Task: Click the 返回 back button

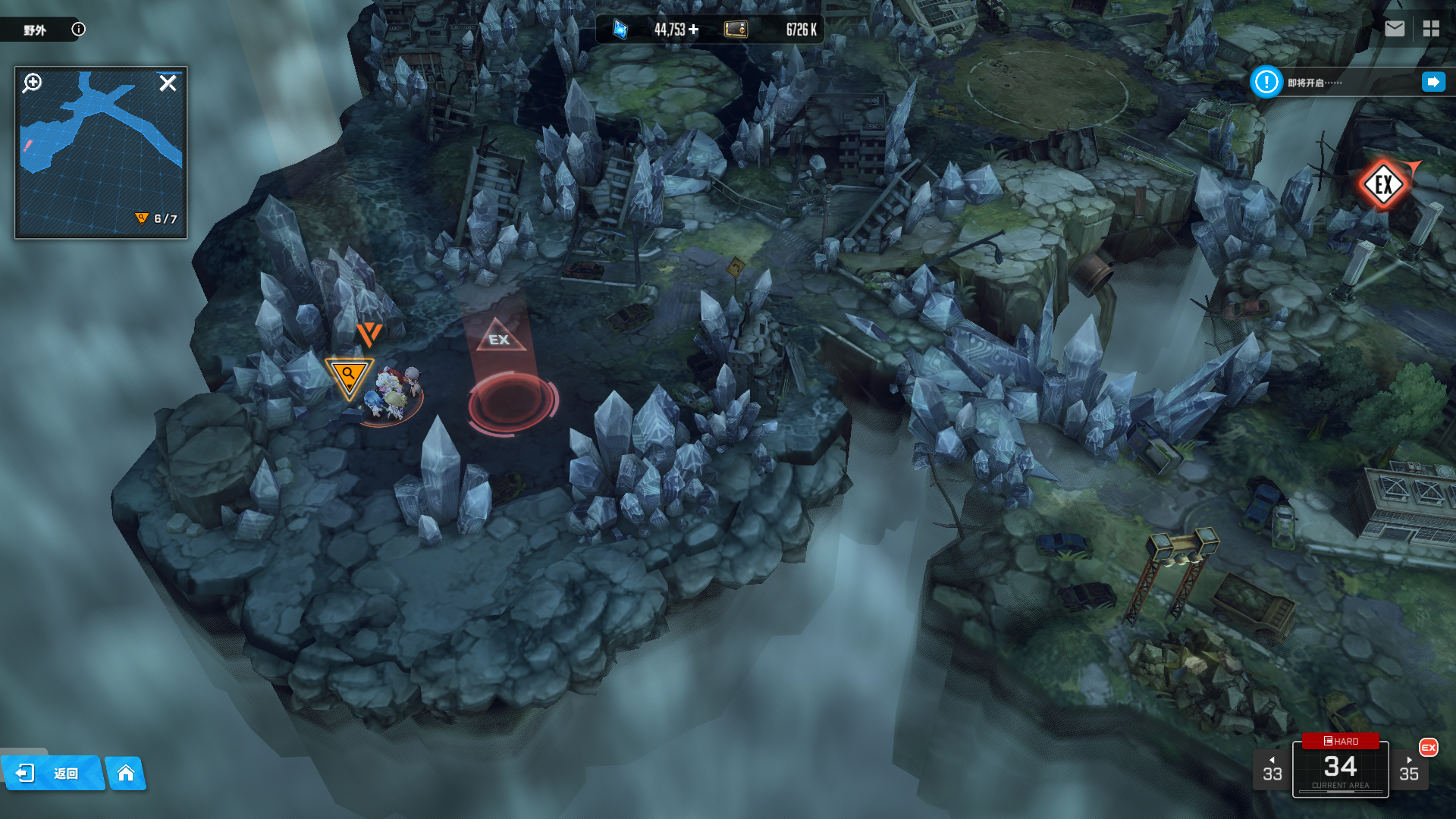Action: (x=52, y=773)
